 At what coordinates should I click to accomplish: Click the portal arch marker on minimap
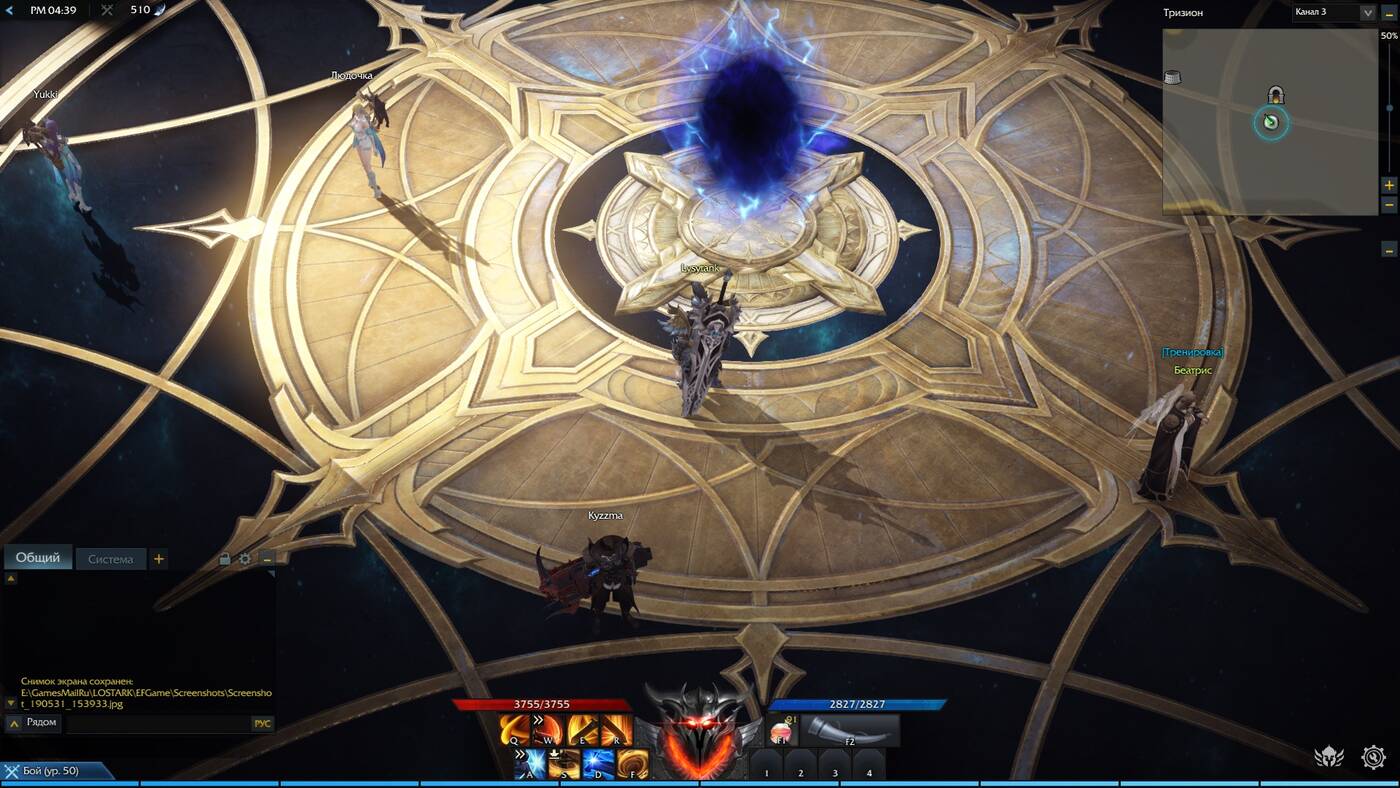(x=1276, y=95)
